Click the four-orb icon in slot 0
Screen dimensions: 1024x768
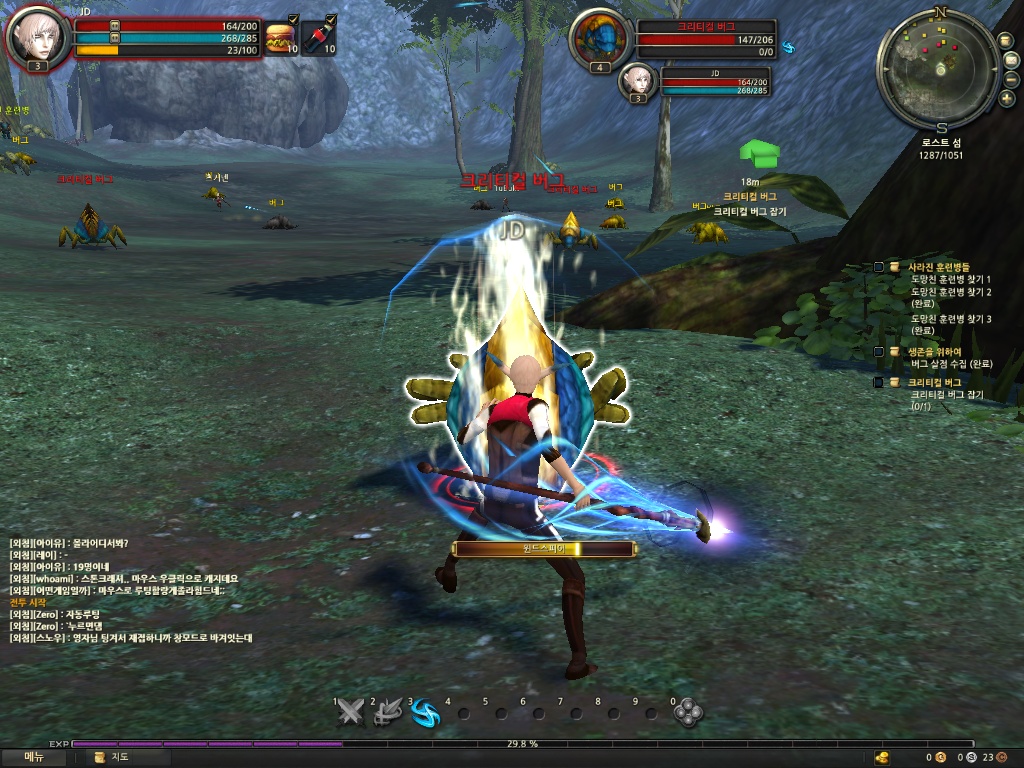[687, 712]
